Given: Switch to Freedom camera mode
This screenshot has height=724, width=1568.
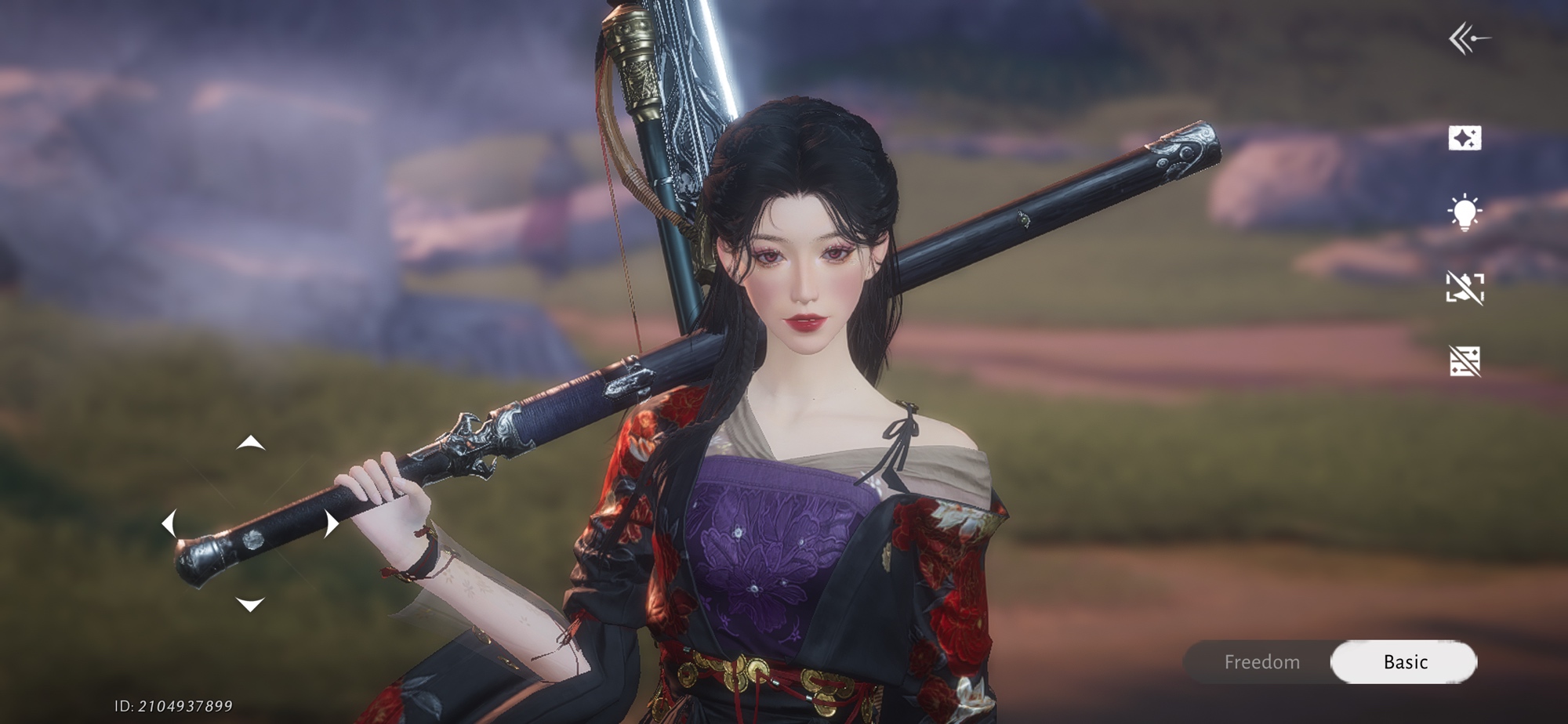Looking at the screenshot, I should point(1261,662).
